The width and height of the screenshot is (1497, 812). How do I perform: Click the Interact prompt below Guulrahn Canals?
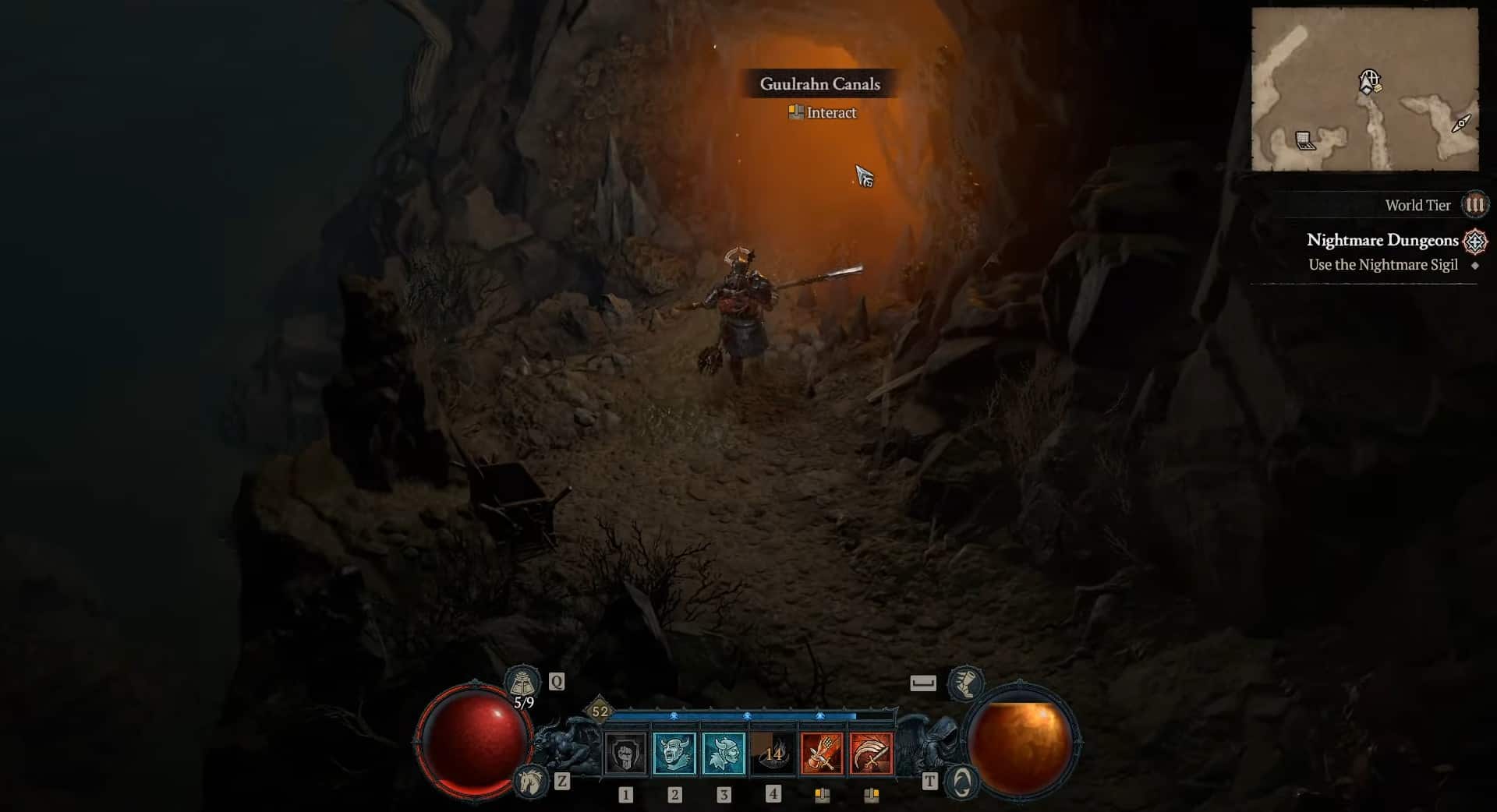pyautogui.click(x=820, y=113)
